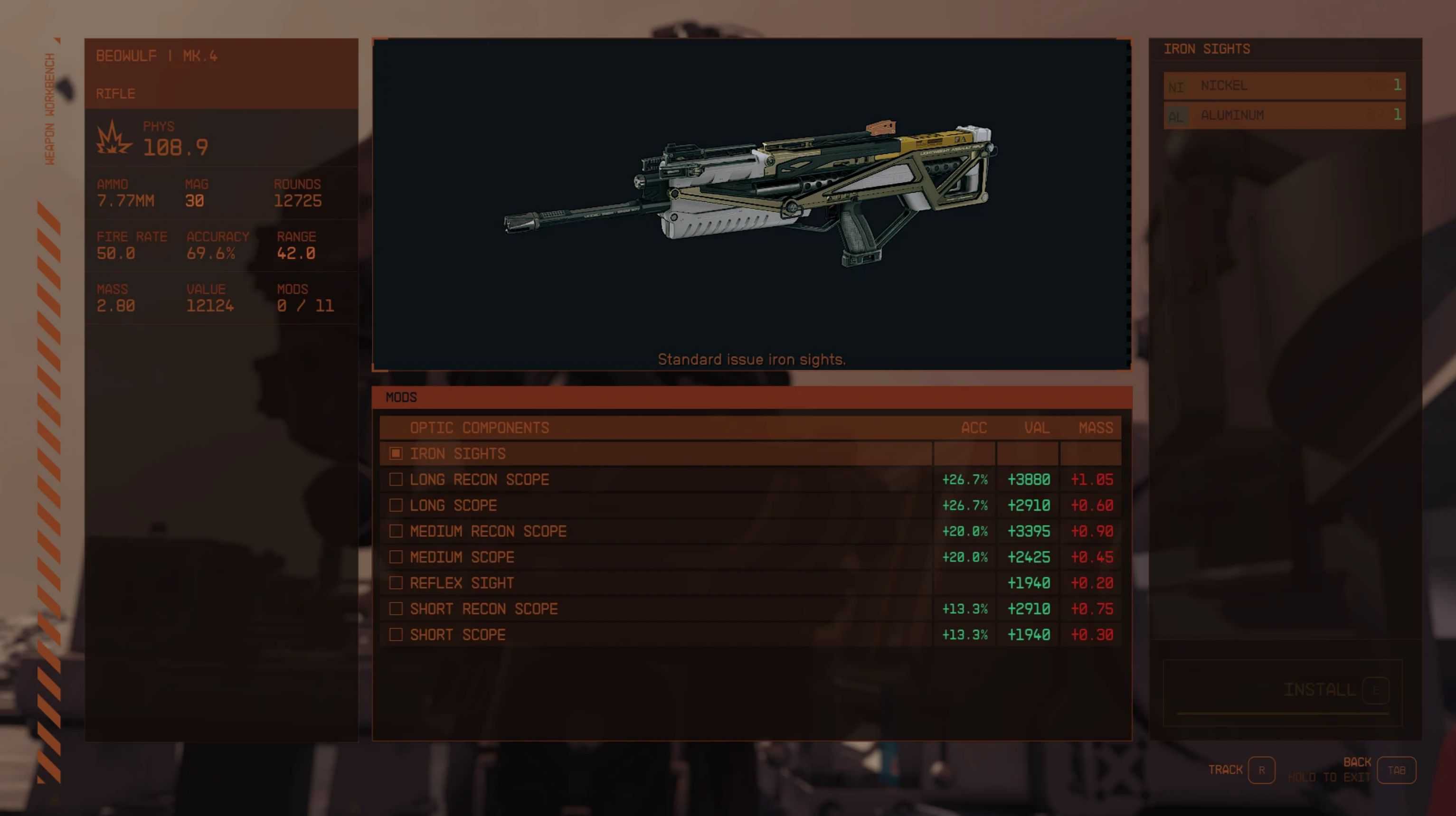The height and width of the screenshot is (816, 1456).
Task: Select the Aluminum resource requirement row
Action: (1284, 116)
